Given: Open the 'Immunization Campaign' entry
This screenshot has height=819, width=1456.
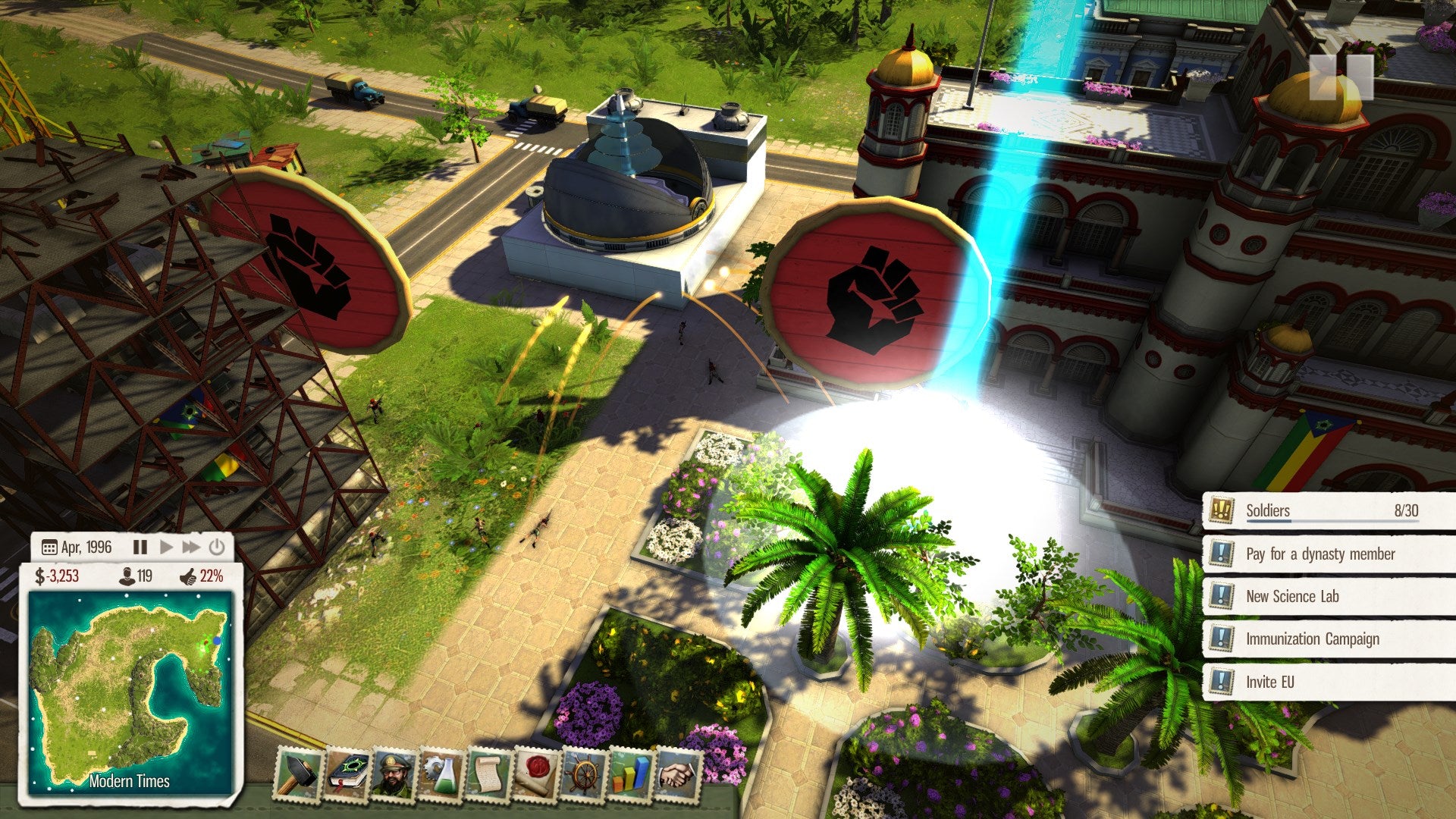Looking at the screenshot, I should coord(1312,638).
